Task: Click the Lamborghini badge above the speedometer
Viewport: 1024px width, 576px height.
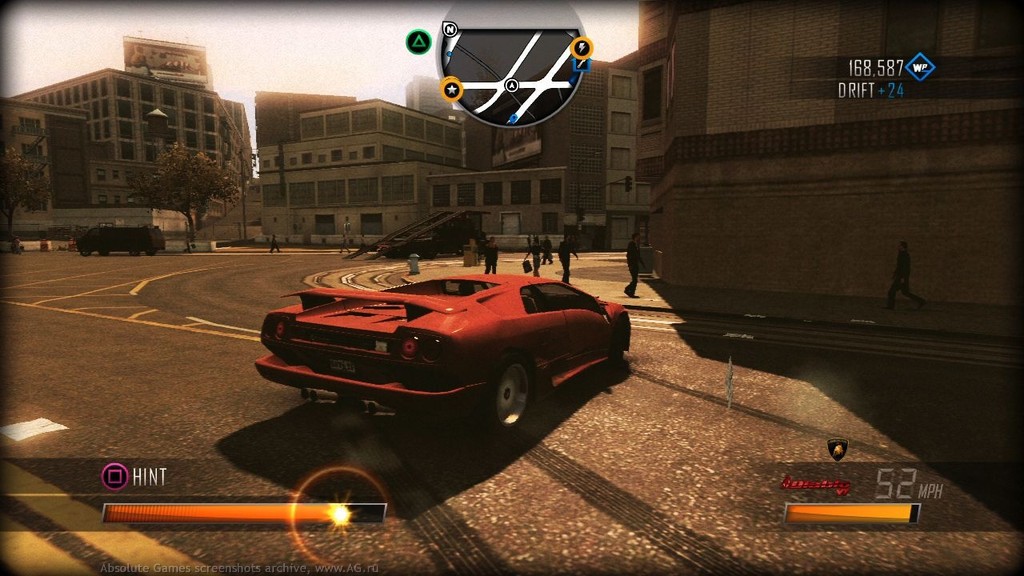Action: point(838,451)
